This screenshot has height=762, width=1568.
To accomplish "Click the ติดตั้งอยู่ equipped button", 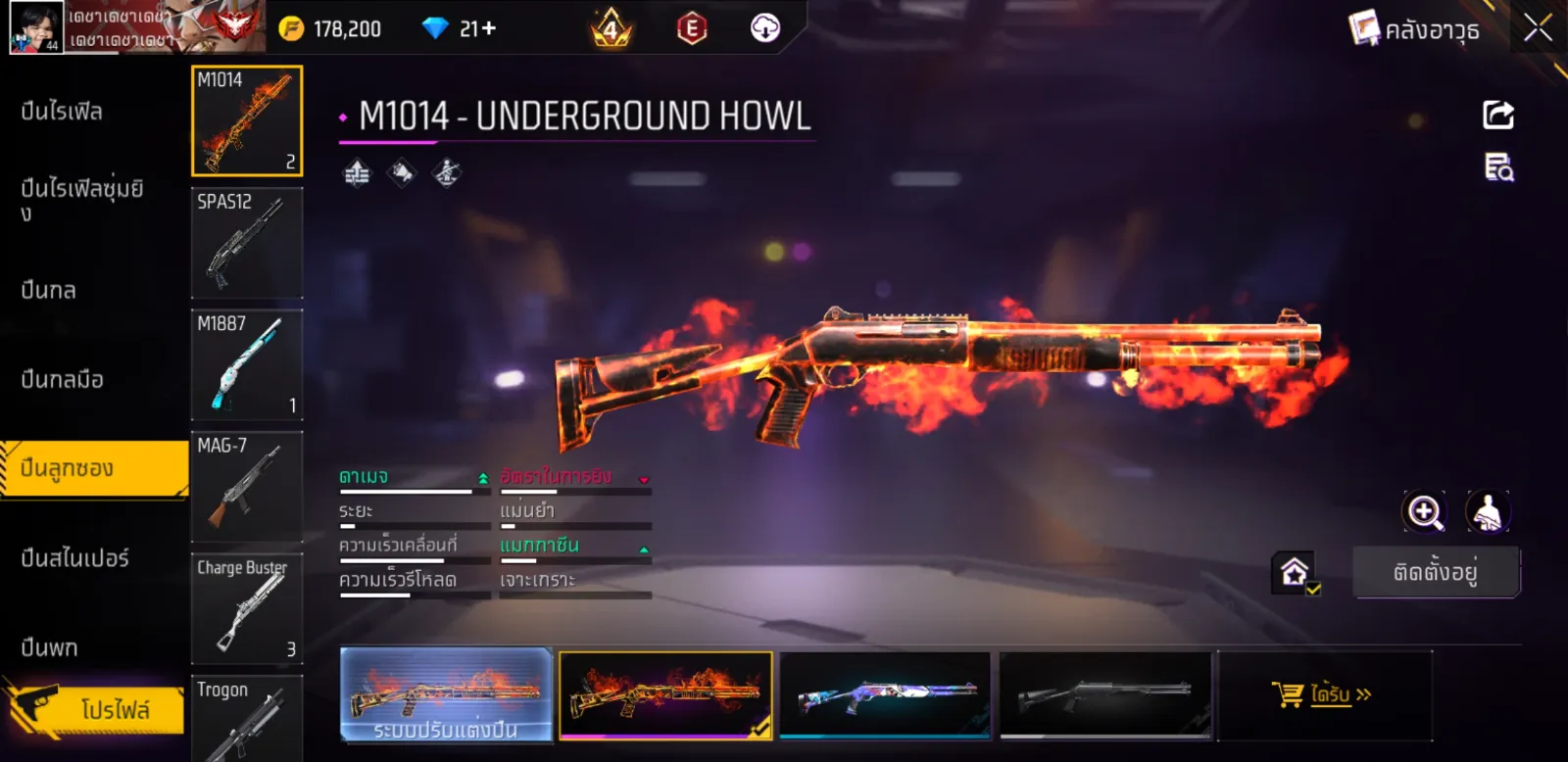I will (x=1436, y=572).
